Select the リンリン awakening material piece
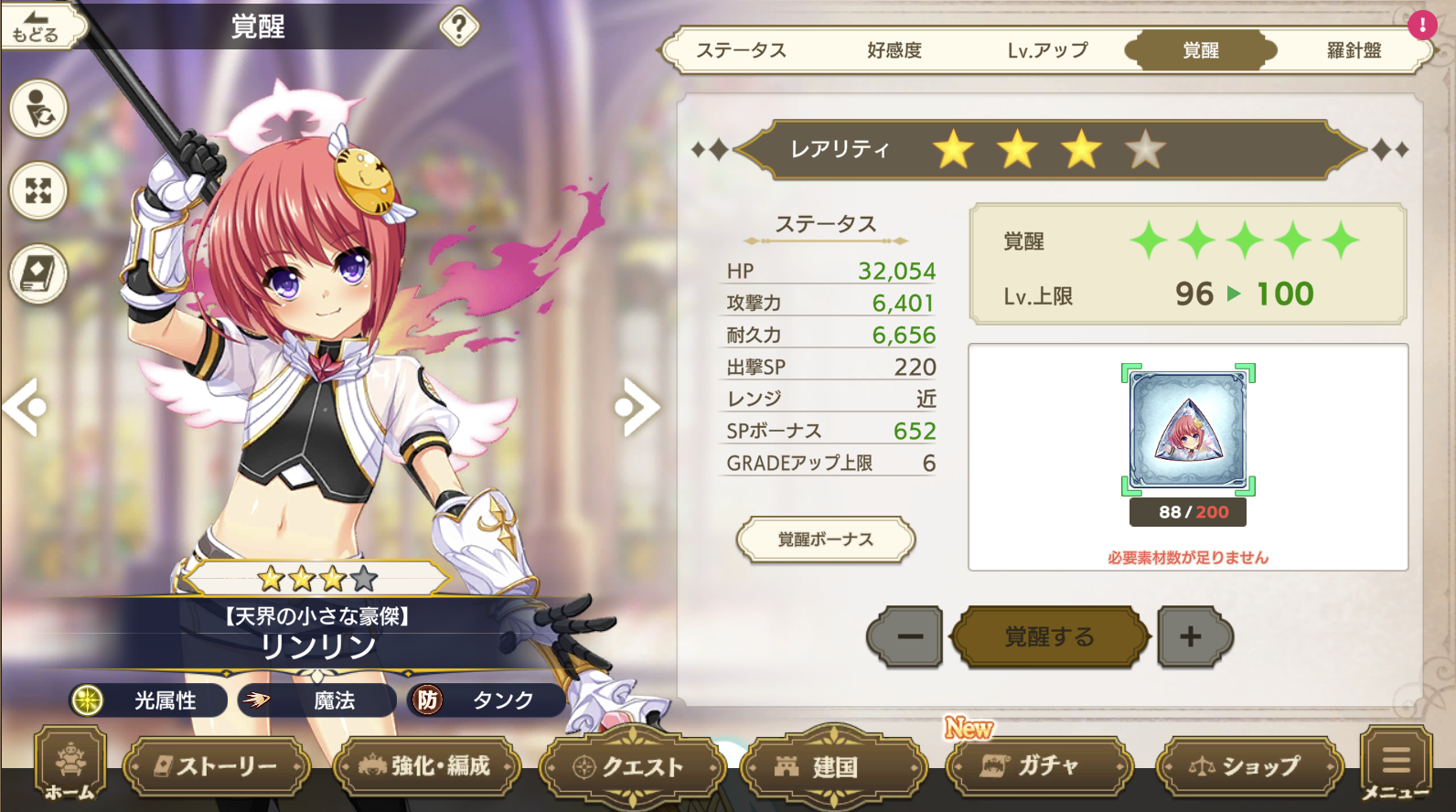 [x=1188, y=430]
